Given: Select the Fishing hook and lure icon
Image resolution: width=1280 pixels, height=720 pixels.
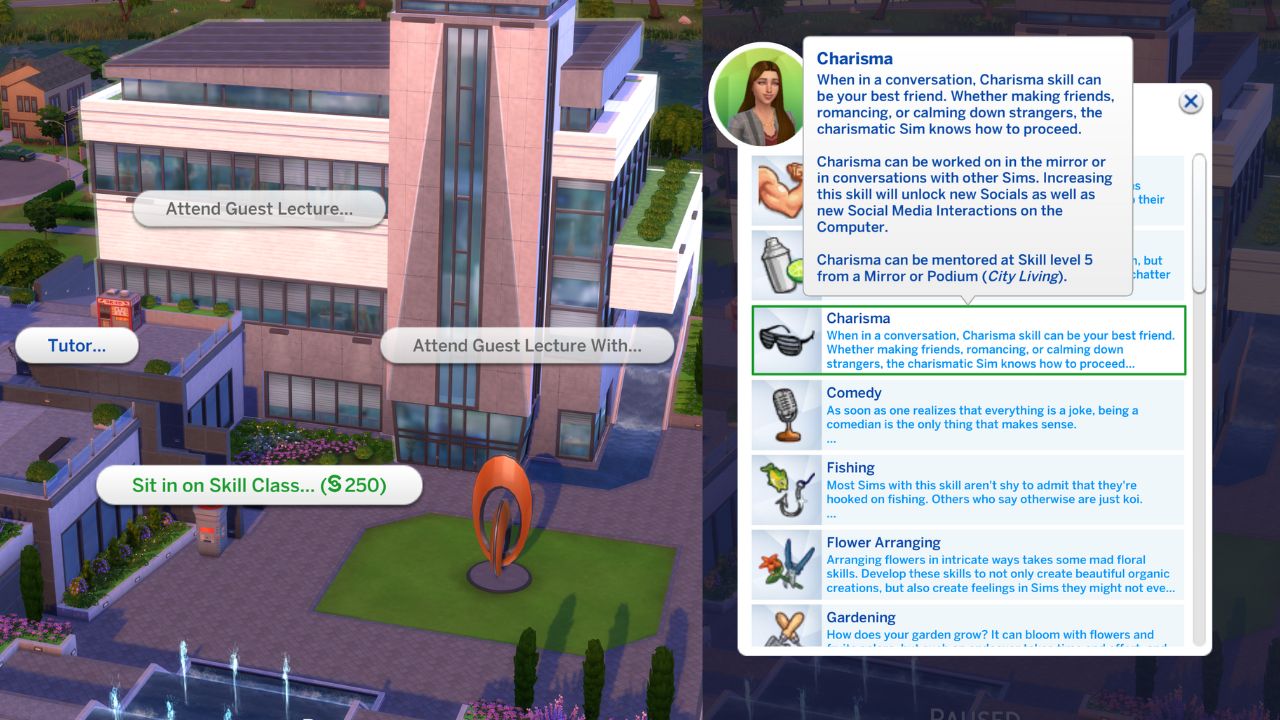Looking at the screenshot, I should click(786, 489).
